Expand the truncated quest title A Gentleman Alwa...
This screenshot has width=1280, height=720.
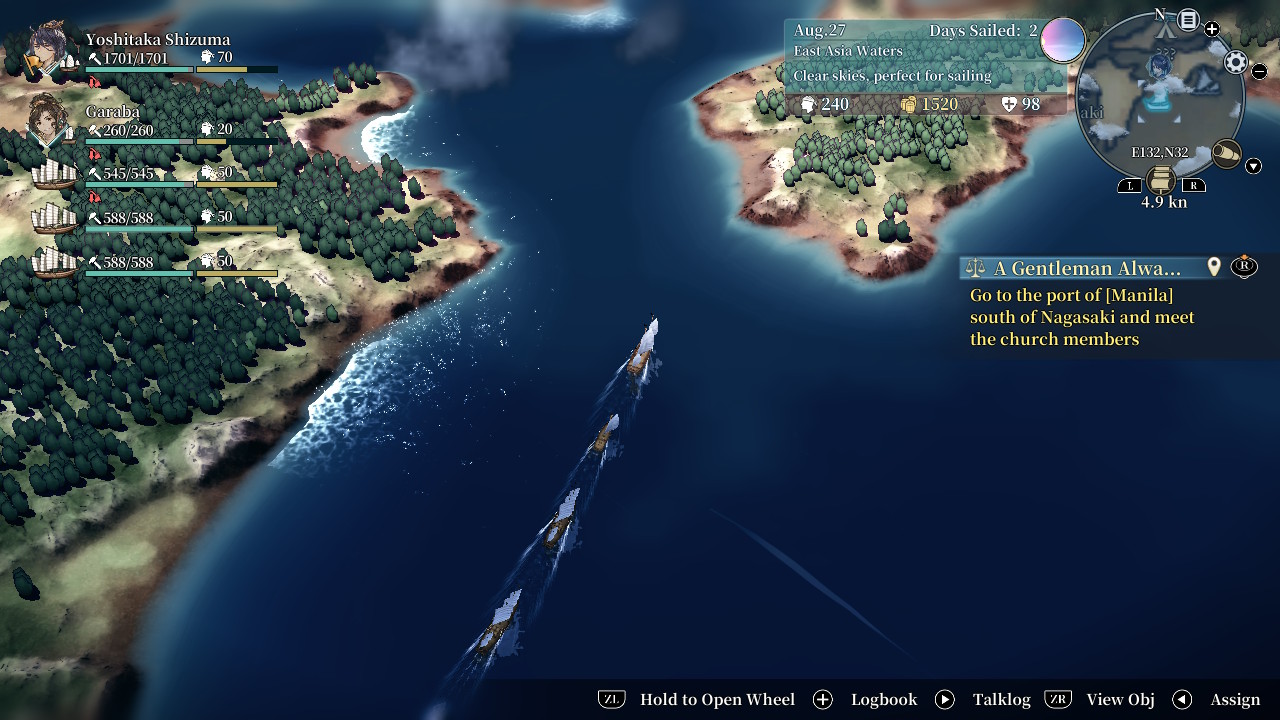[x=1090, y=268]
